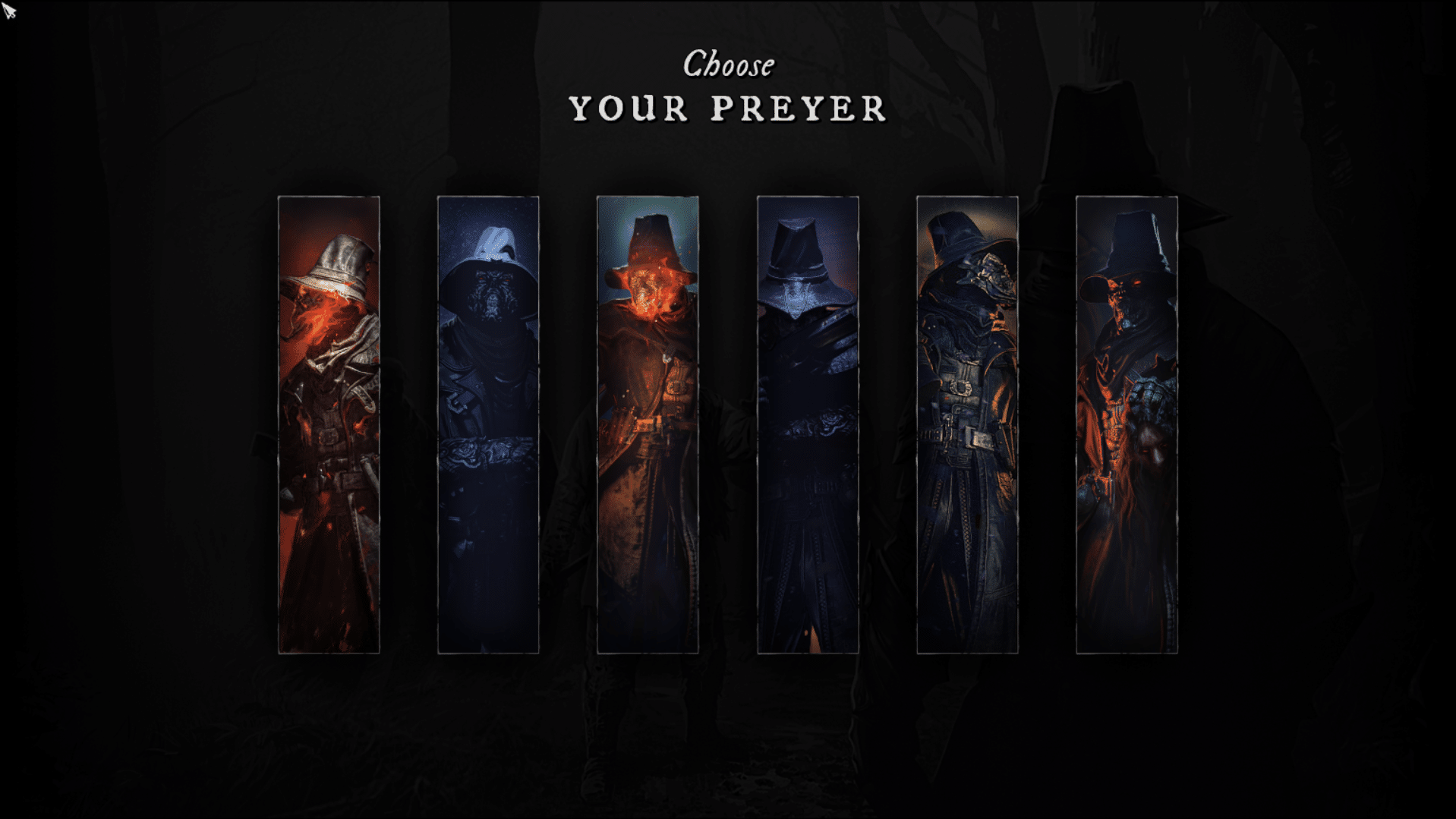
Task: Click the 'Choose' title text
Action: (727, 65)
